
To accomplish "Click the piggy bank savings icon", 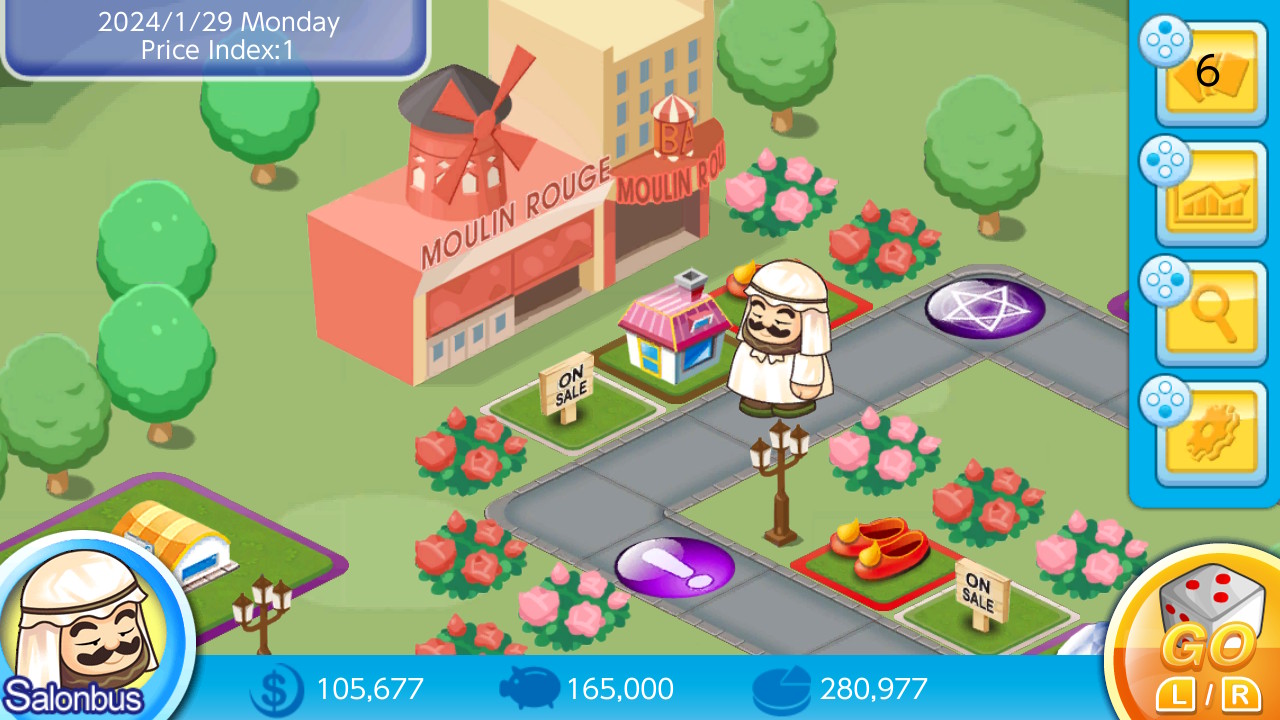I will [x=528, y=689].
